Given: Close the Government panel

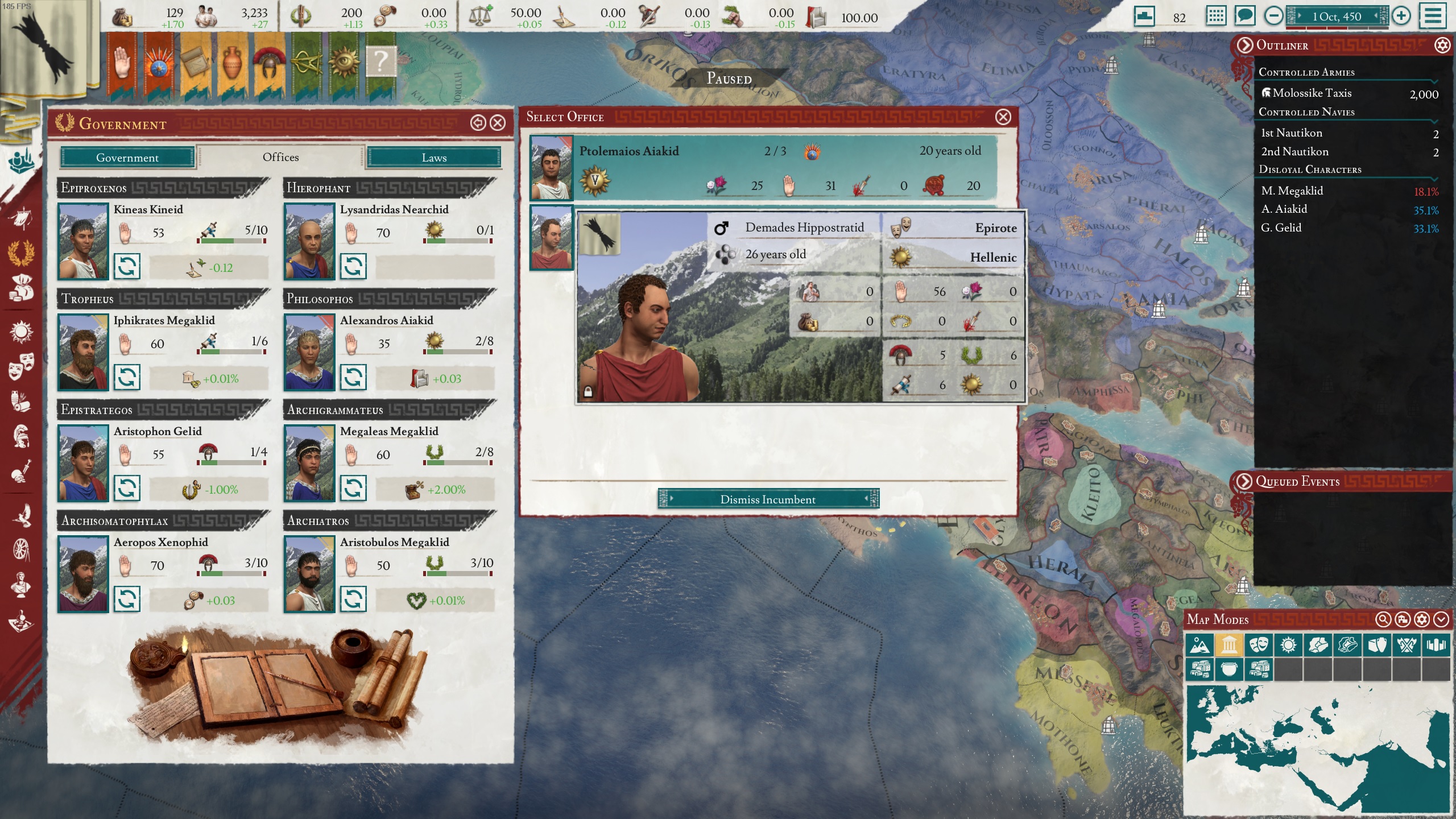Looking at the screenshot, I should (x=498, y=123).
